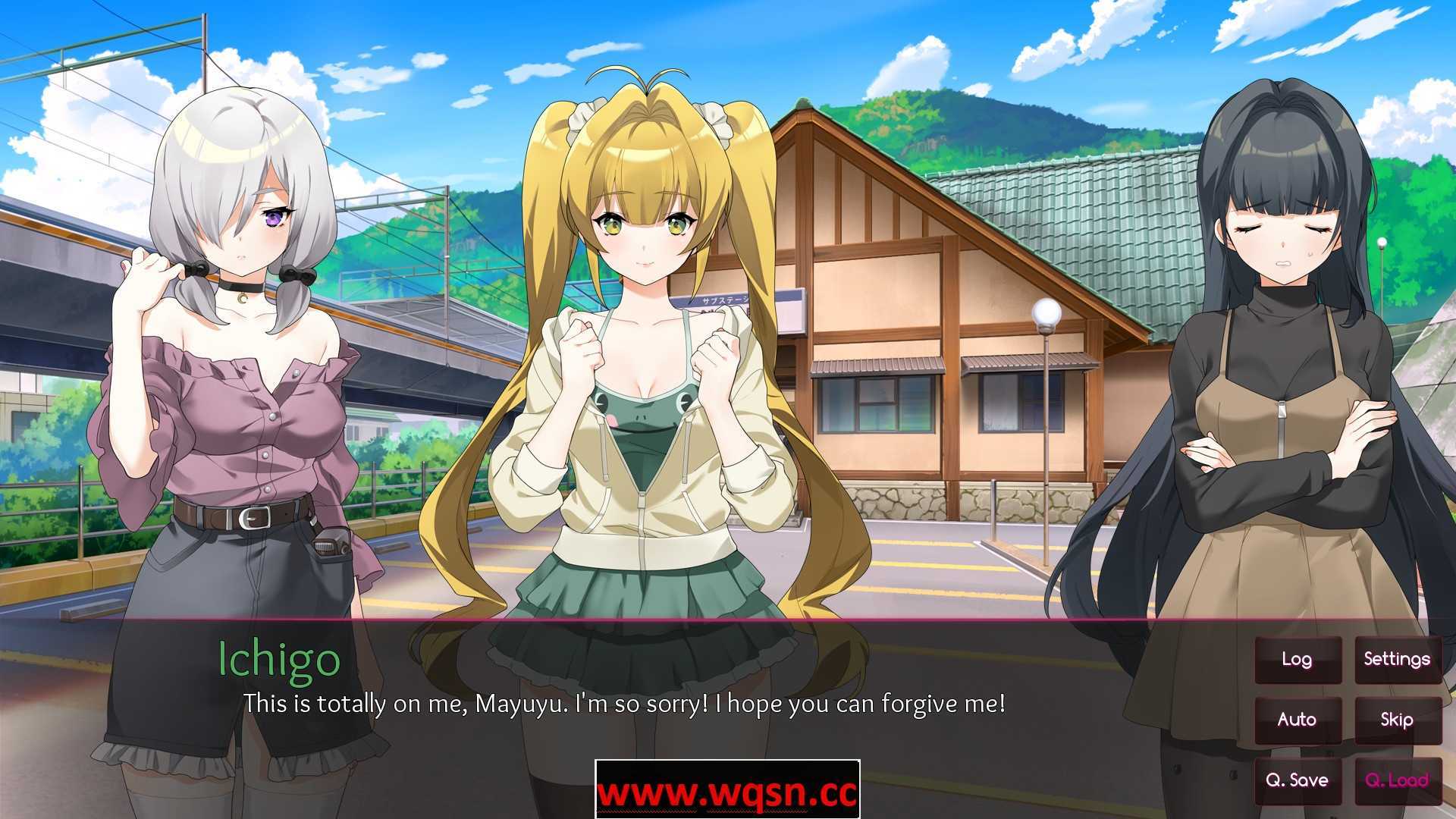Viewport: 1456px width, 819px height.
Task: Quick save the game with Q. Save
Action: pos(1297,779)
